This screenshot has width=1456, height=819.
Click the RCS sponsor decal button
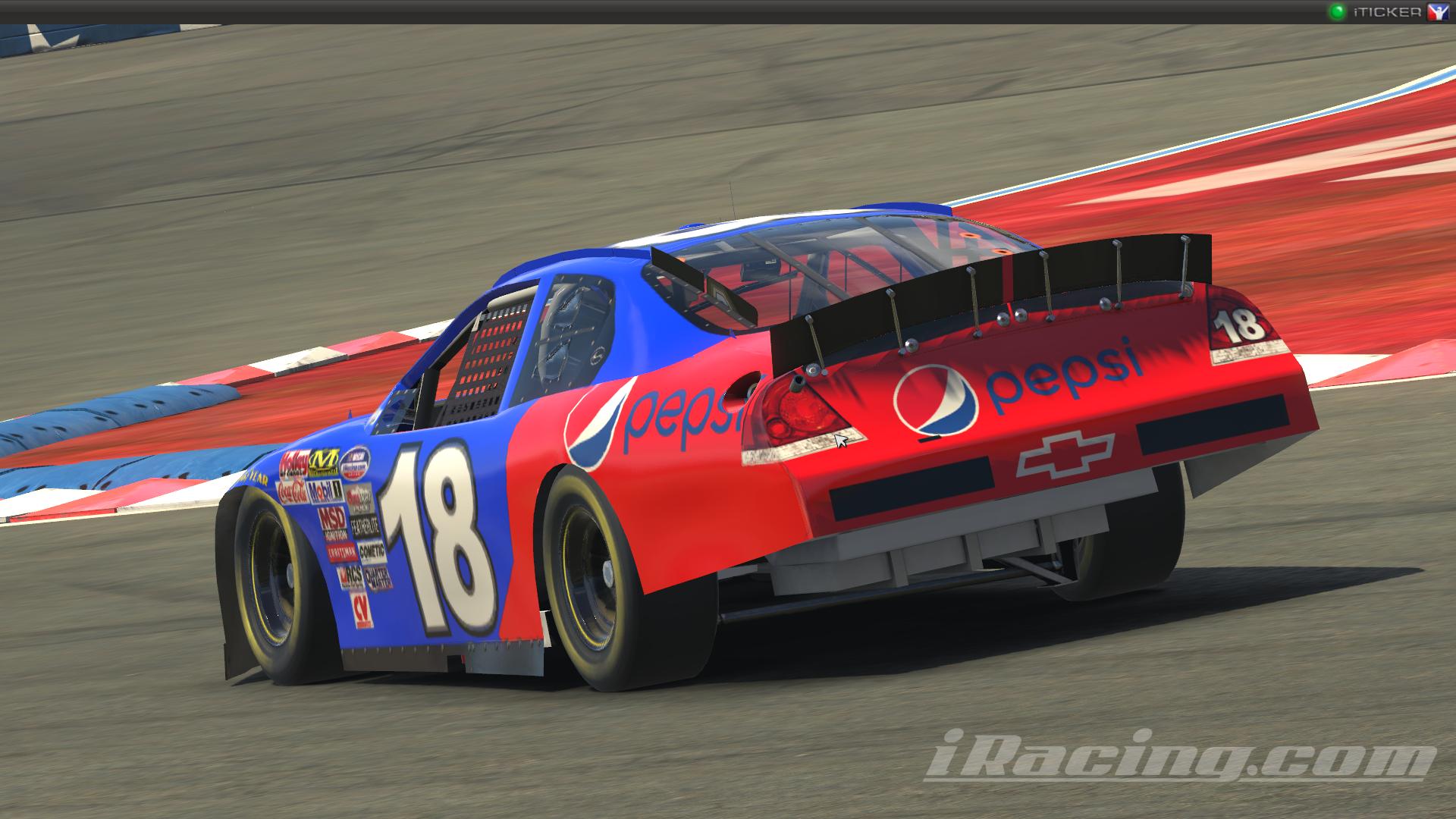tap(352, 576)
